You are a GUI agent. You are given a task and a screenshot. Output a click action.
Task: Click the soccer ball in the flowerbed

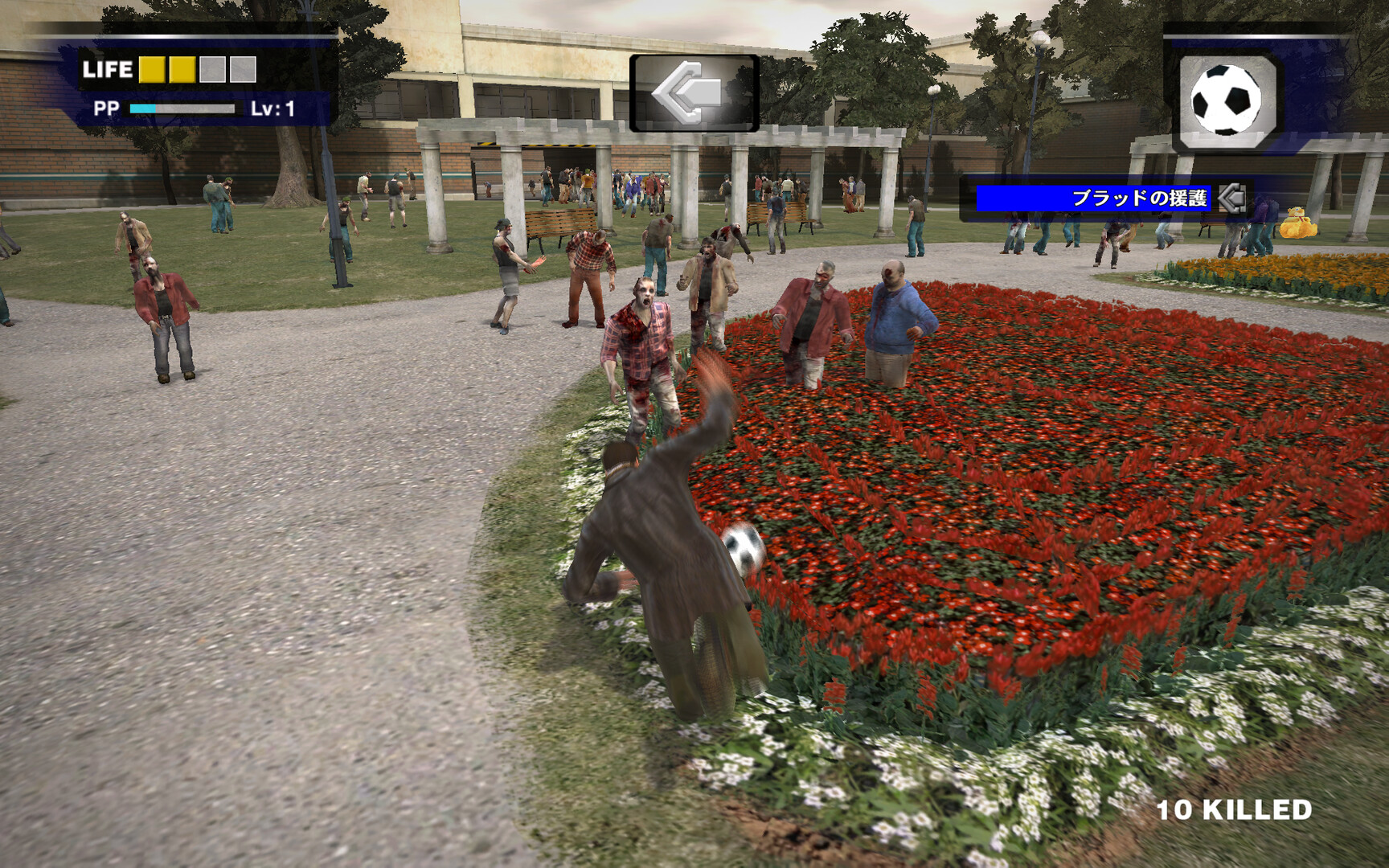click(744, 551)
